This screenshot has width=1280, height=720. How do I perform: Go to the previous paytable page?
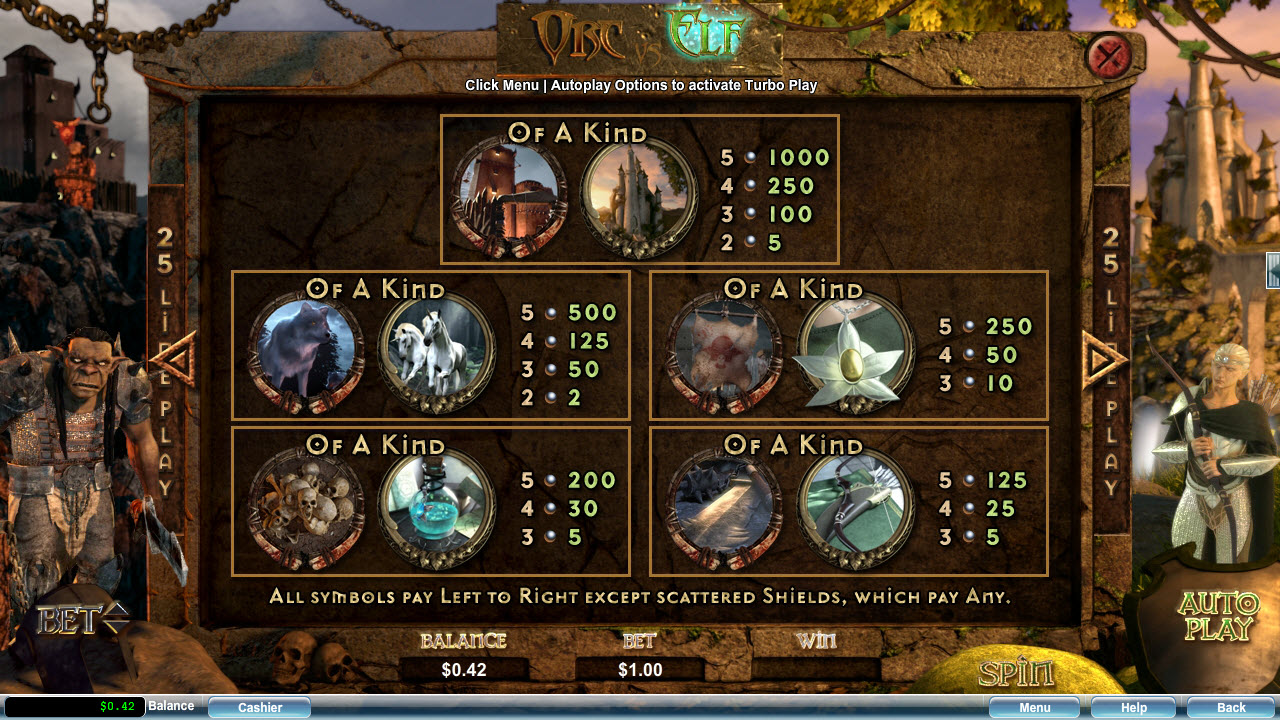point(177,359)
